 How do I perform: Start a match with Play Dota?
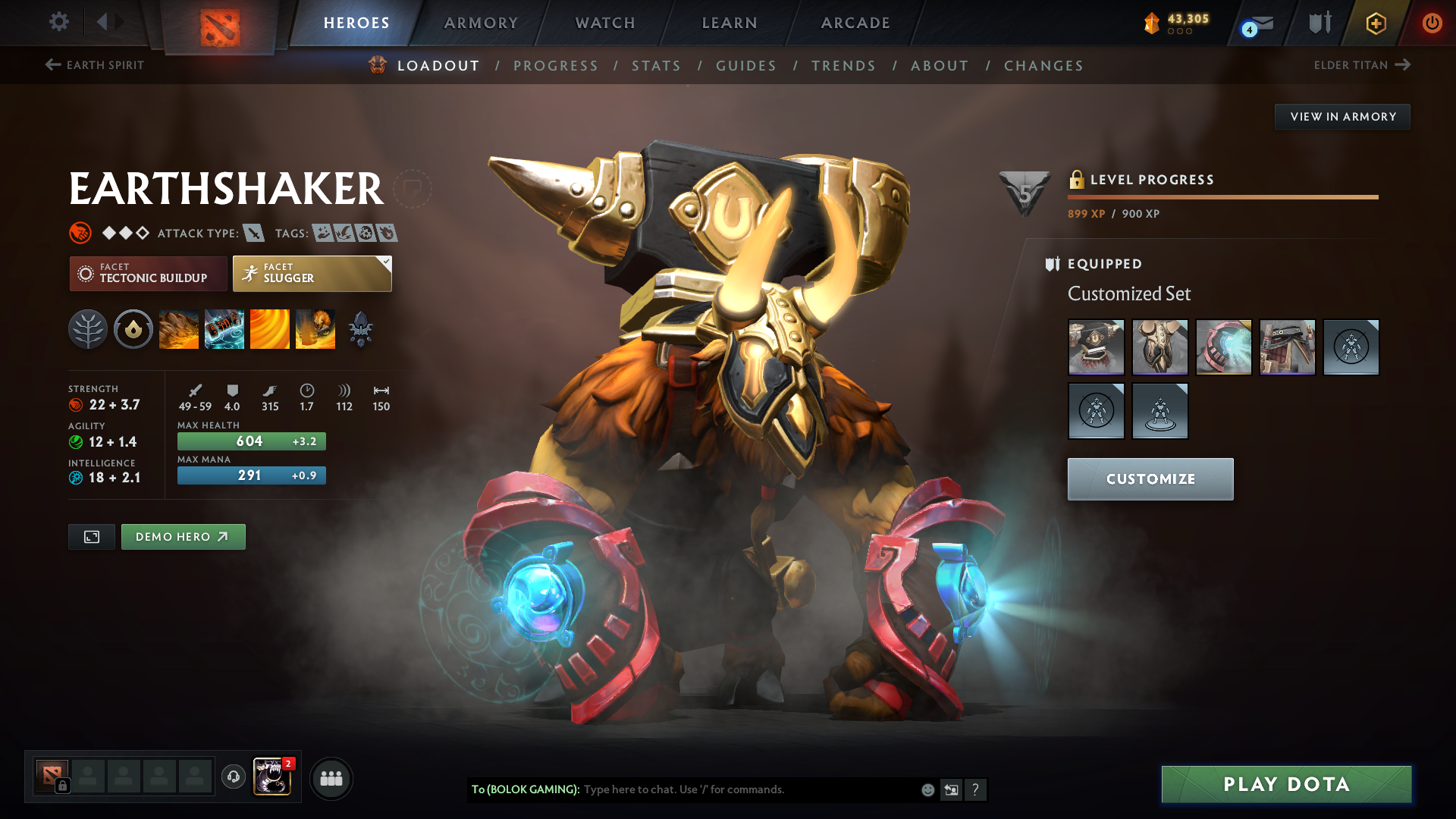(1286, 784)
